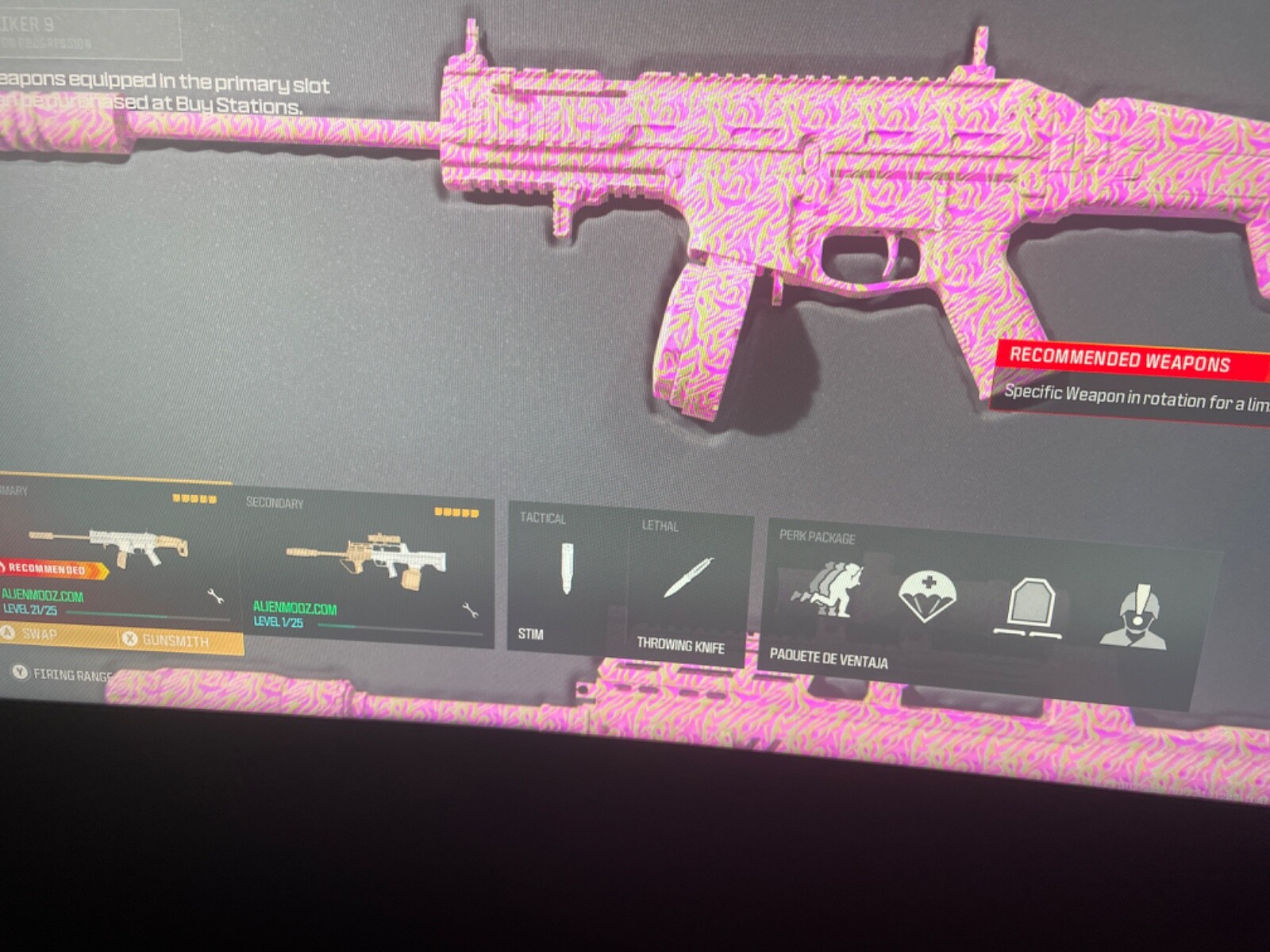
Task: Open the Stim tactical equipment icon
Action: 567,567
